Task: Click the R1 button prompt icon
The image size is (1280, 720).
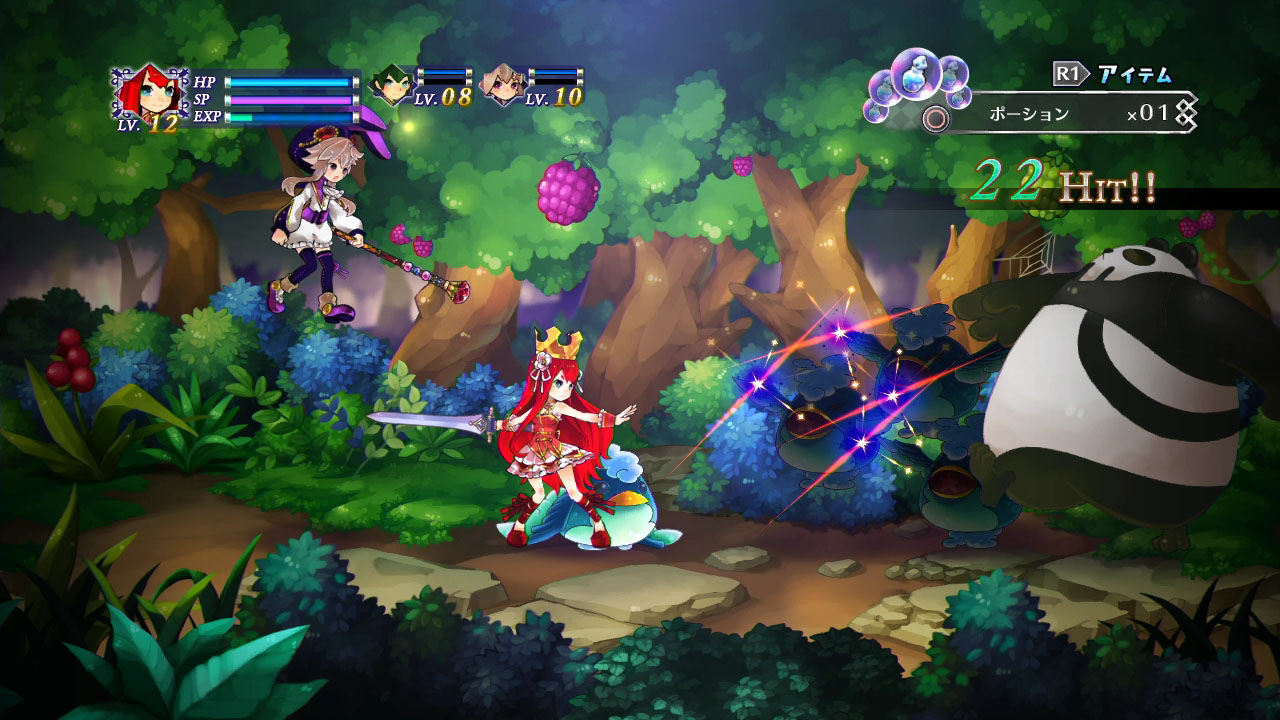Action: click(1070, 72)
